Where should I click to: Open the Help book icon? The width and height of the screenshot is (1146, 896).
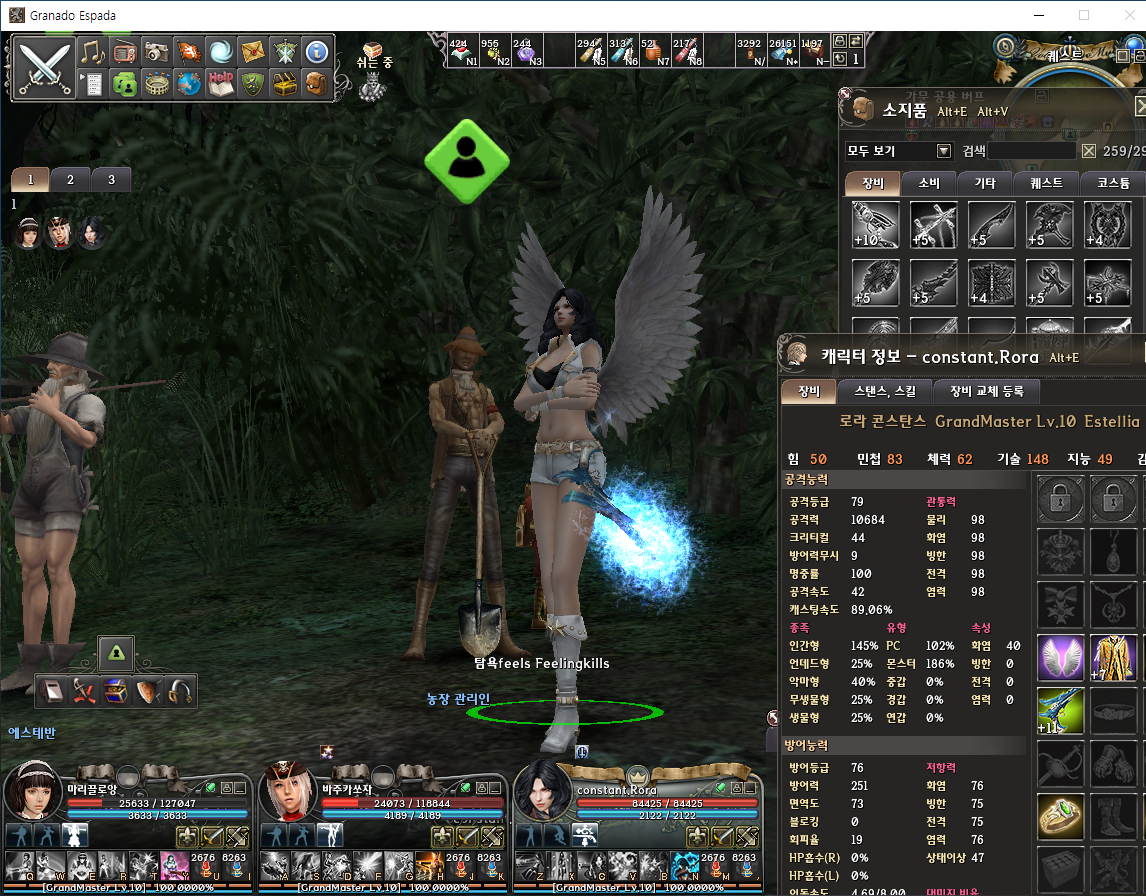(221, 83)
